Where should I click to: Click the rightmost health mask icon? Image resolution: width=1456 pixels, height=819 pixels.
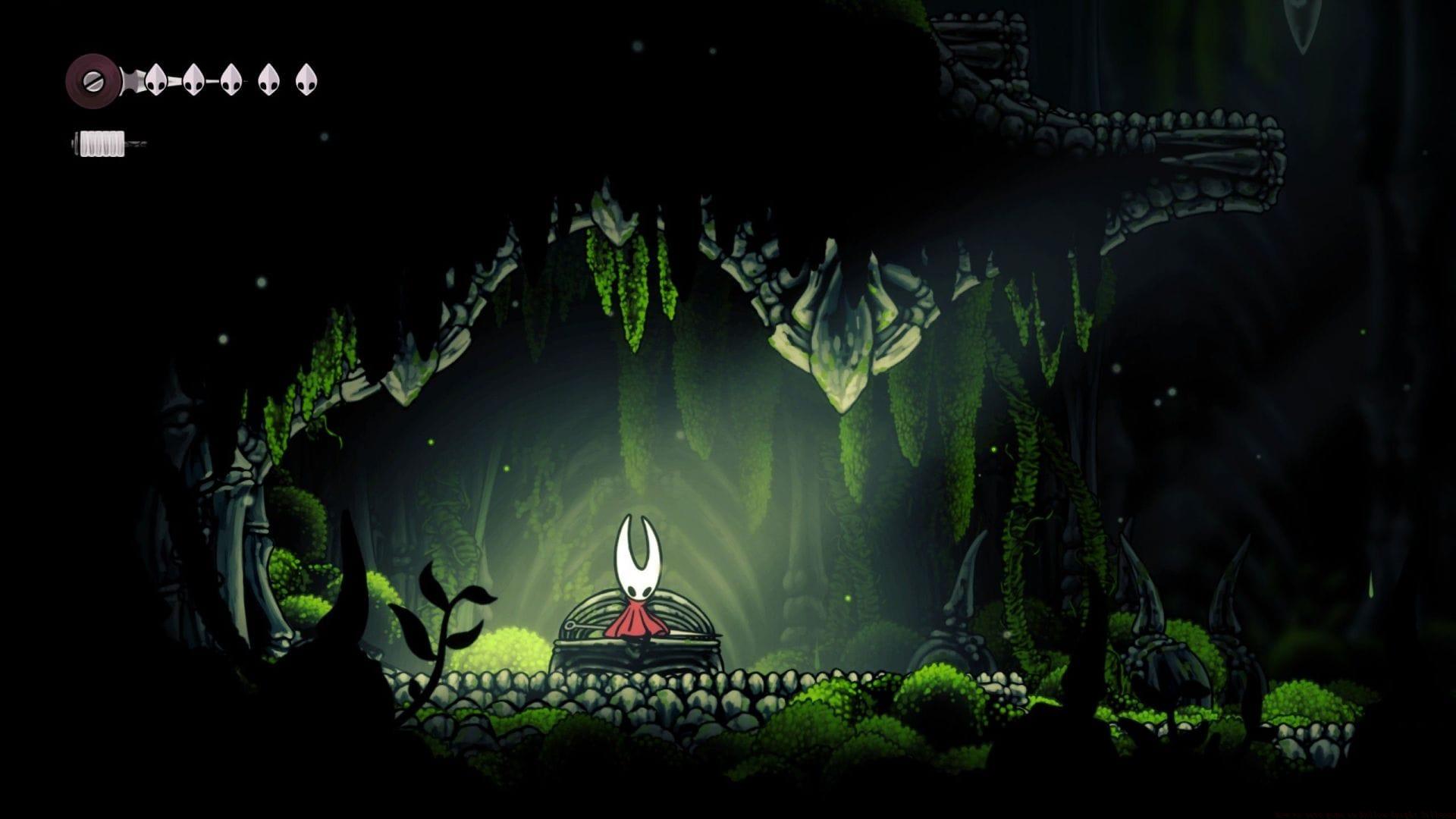coord(306,80)
